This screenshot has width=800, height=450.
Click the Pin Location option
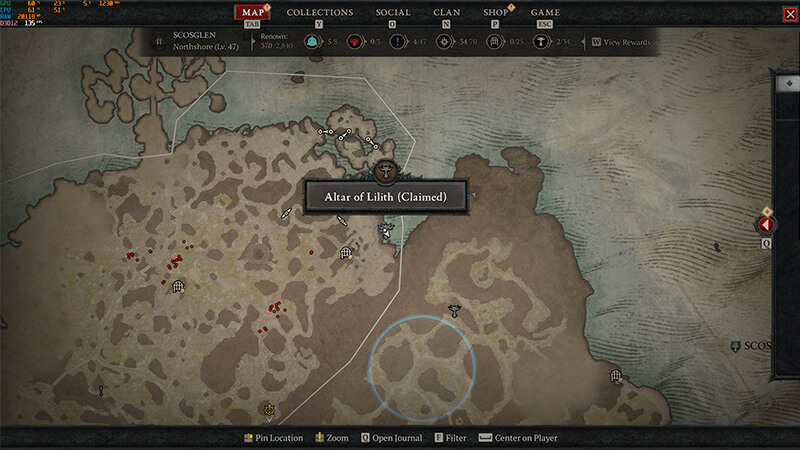[x=273, y=438]
